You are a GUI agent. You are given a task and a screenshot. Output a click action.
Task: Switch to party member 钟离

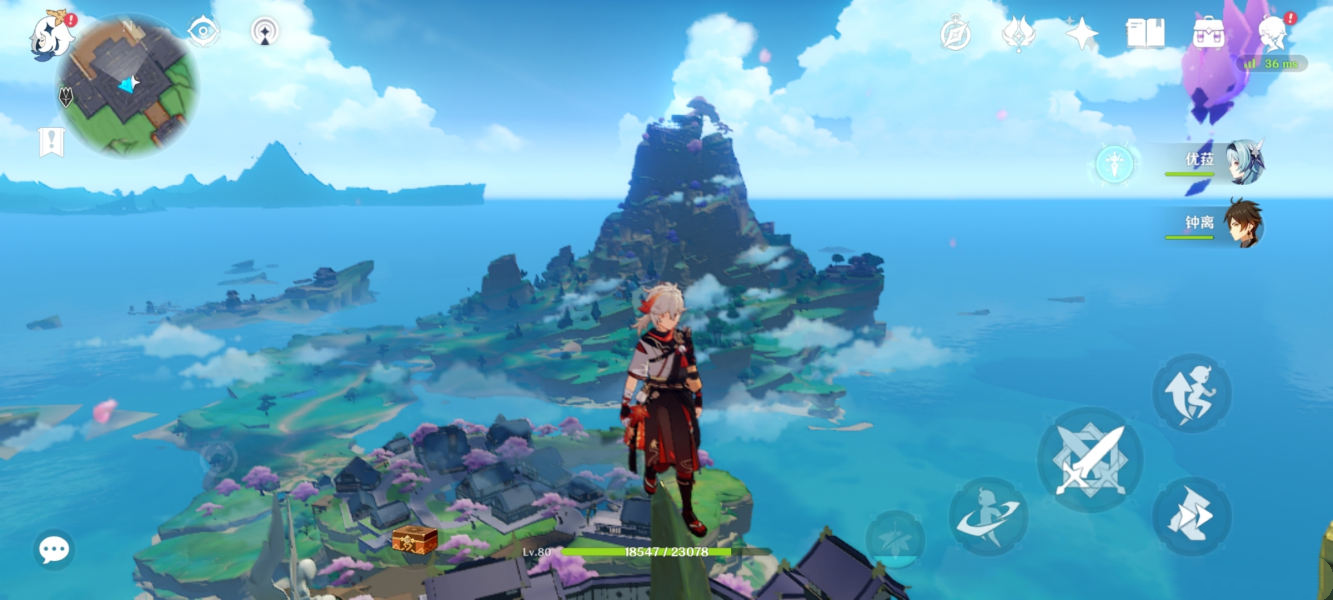tap(1218, 223)
